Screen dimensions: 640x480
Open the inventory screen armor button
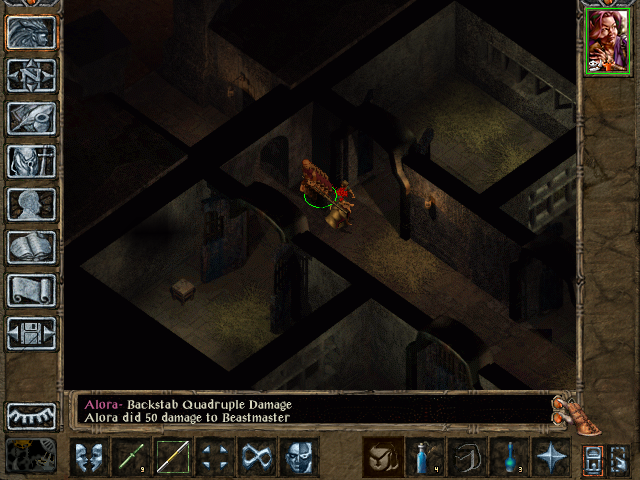click(x=32, y=161)
